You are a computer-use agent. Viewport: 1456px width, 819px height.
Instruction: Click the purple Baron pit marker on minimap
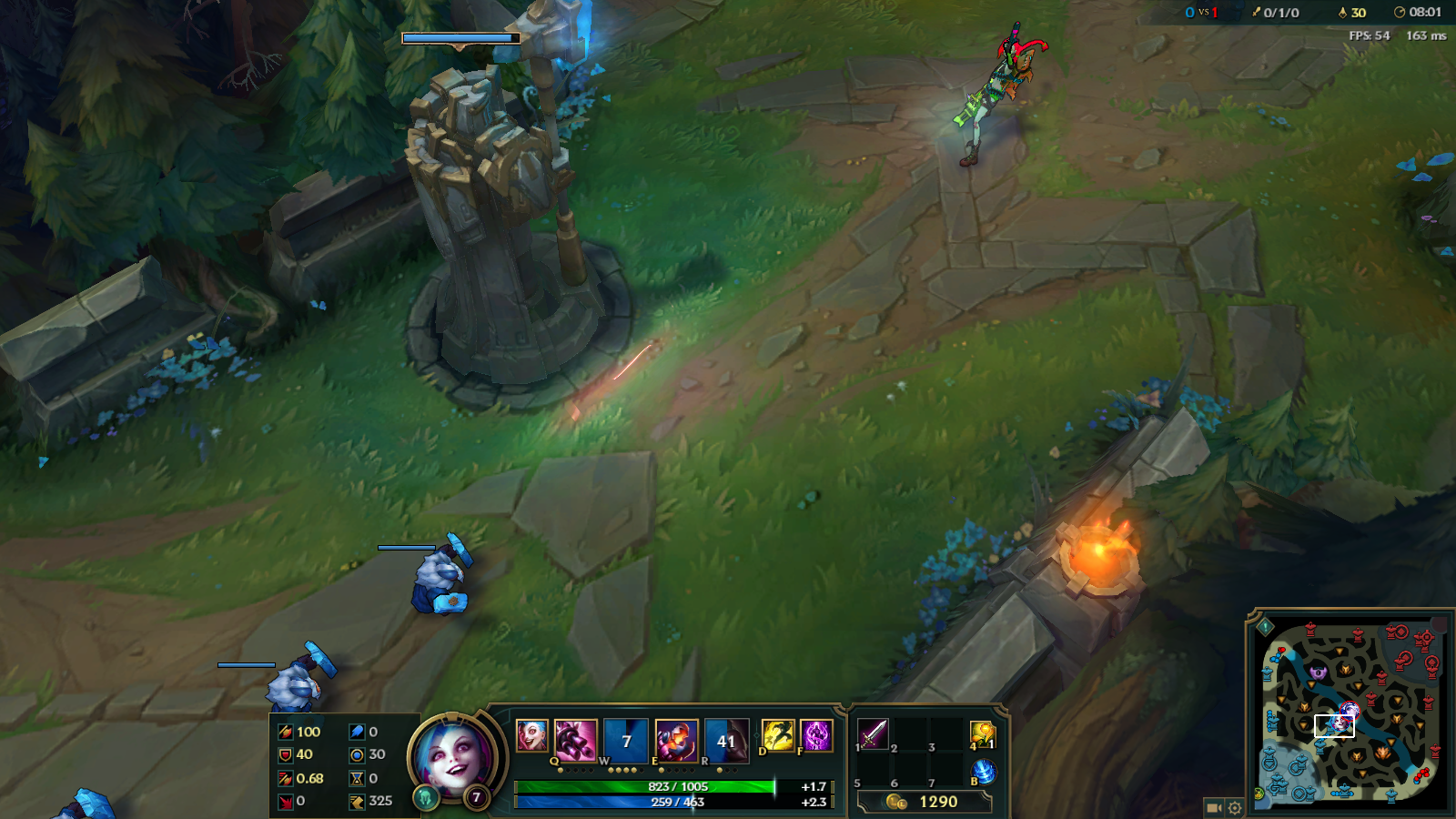[x=1319, y=672]
